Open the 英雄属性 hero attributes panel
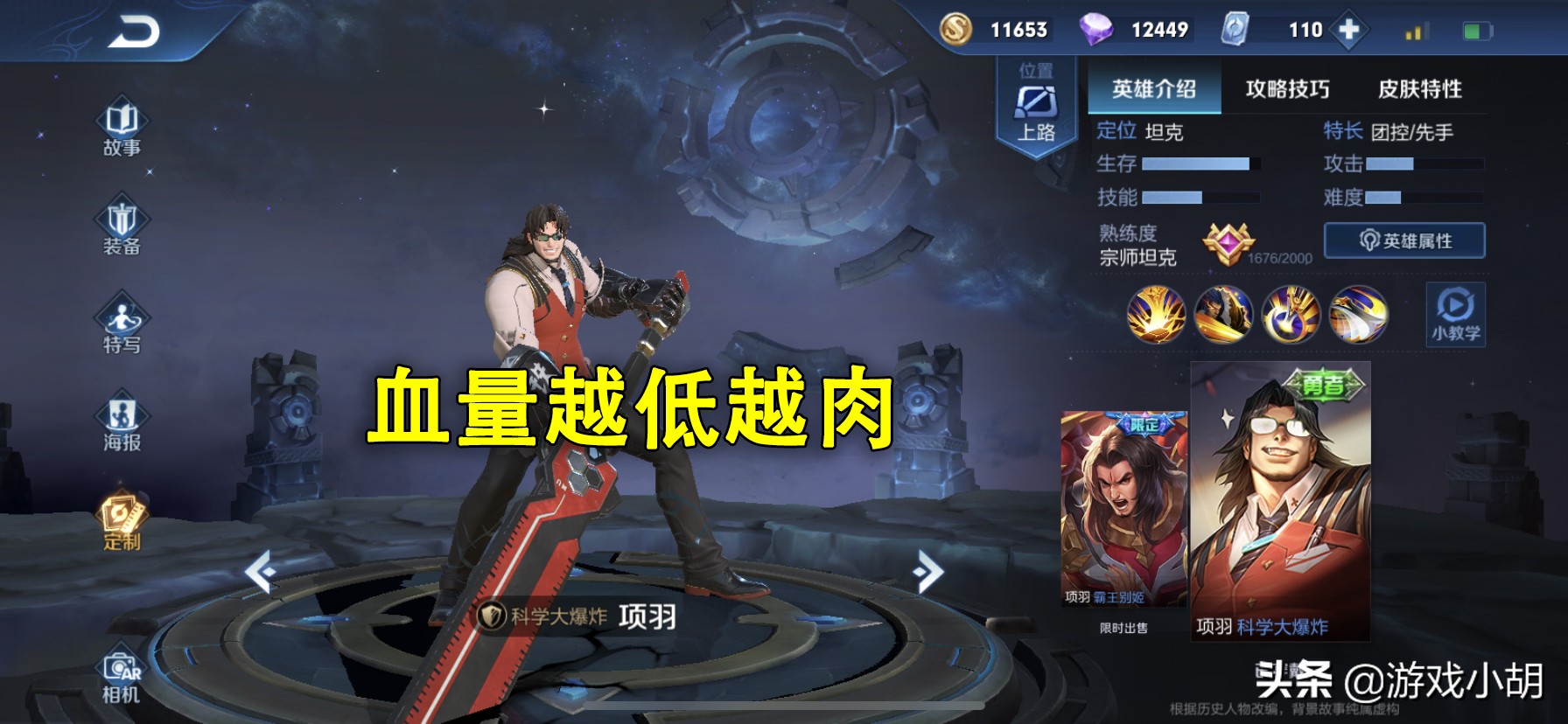Image resolution: width=1568 pixels, height=724 pixels. [x=1404, y=240]
